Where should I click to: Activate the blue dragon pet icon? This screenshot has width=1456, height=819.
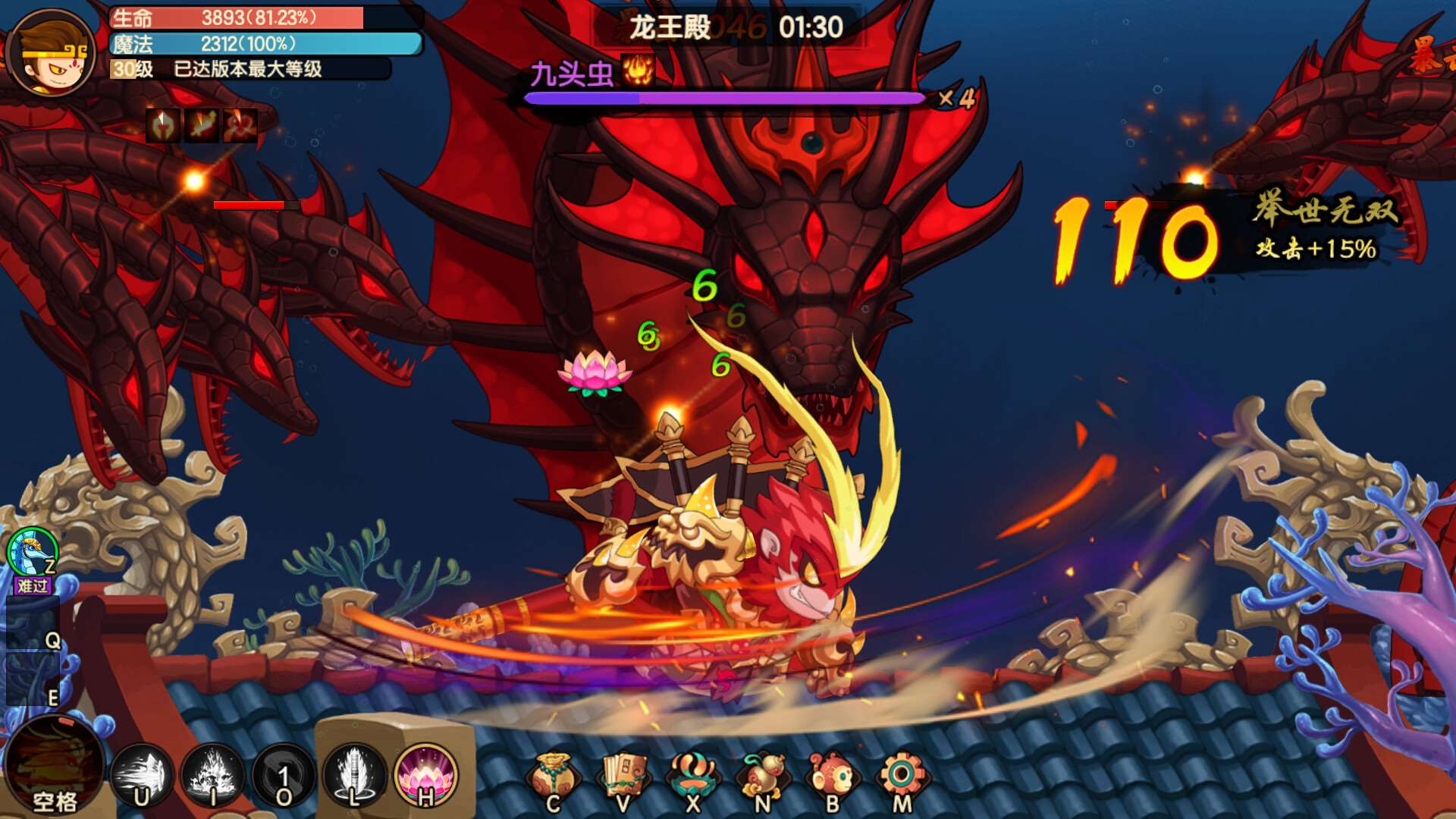(x=33, y=552)
